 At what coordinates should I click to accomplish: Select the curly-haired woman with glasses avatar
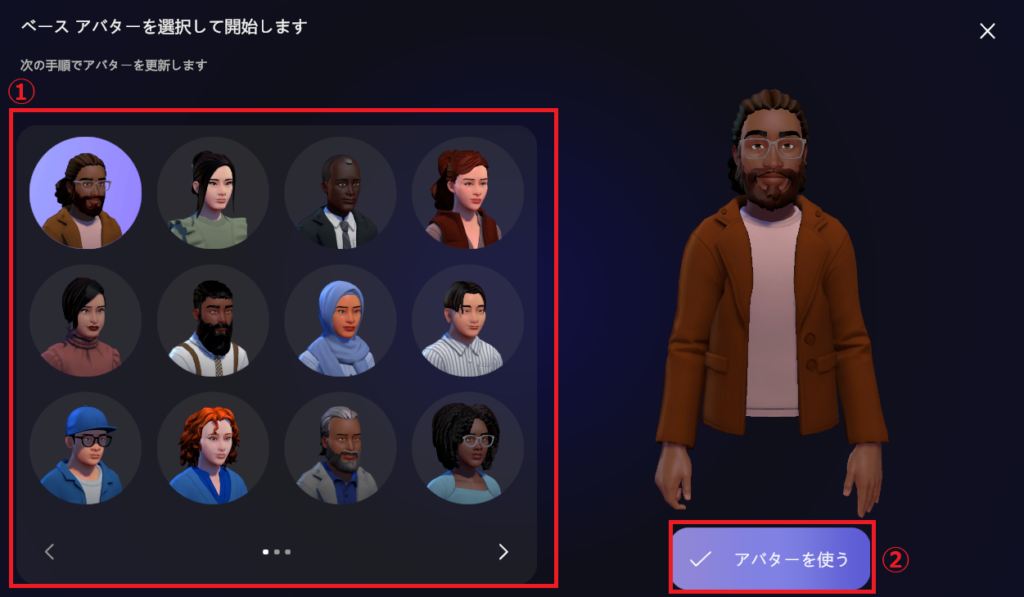467,448
